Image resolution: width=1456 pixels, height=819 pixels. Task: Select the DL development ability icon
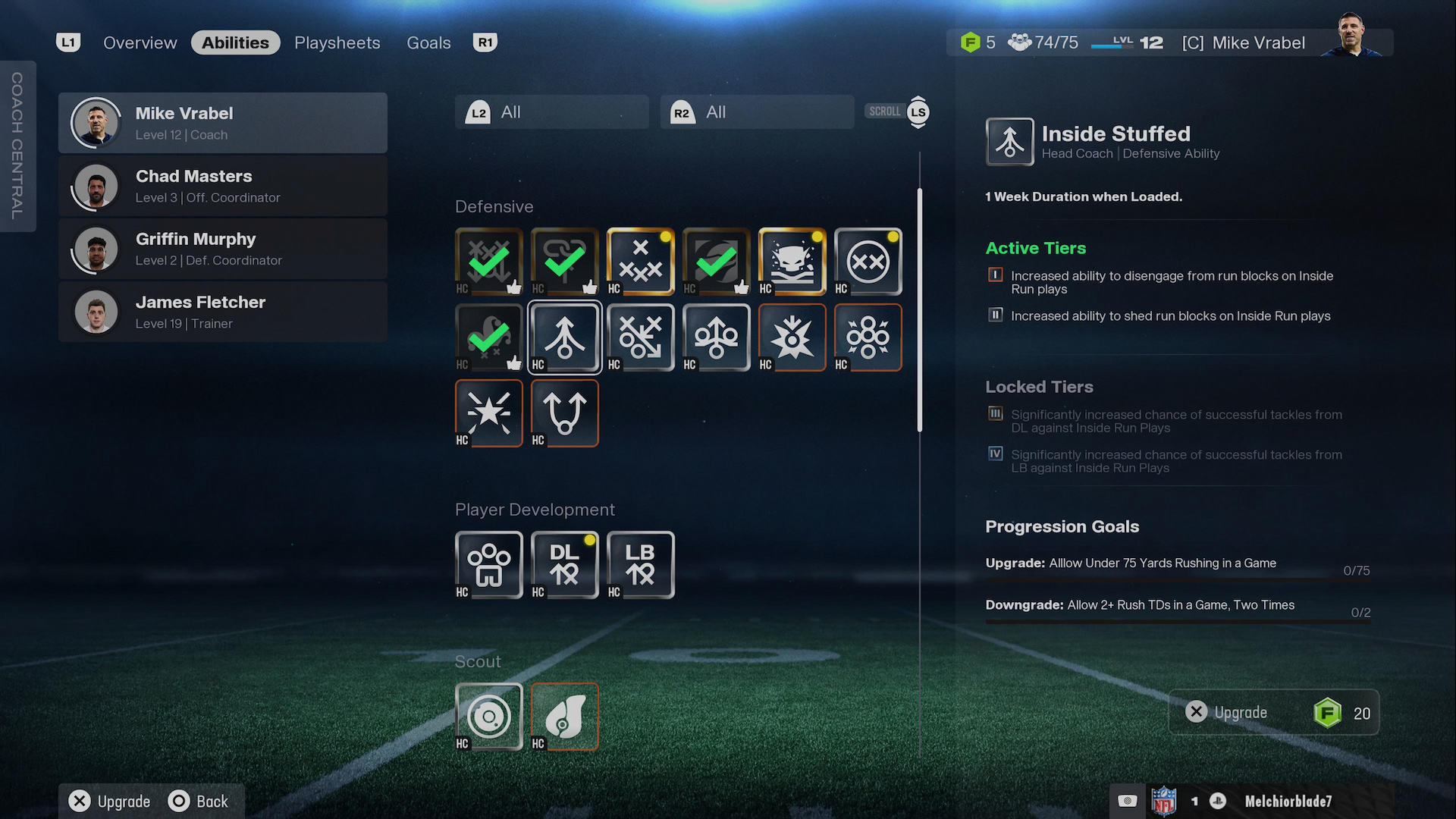click(564, 565)
